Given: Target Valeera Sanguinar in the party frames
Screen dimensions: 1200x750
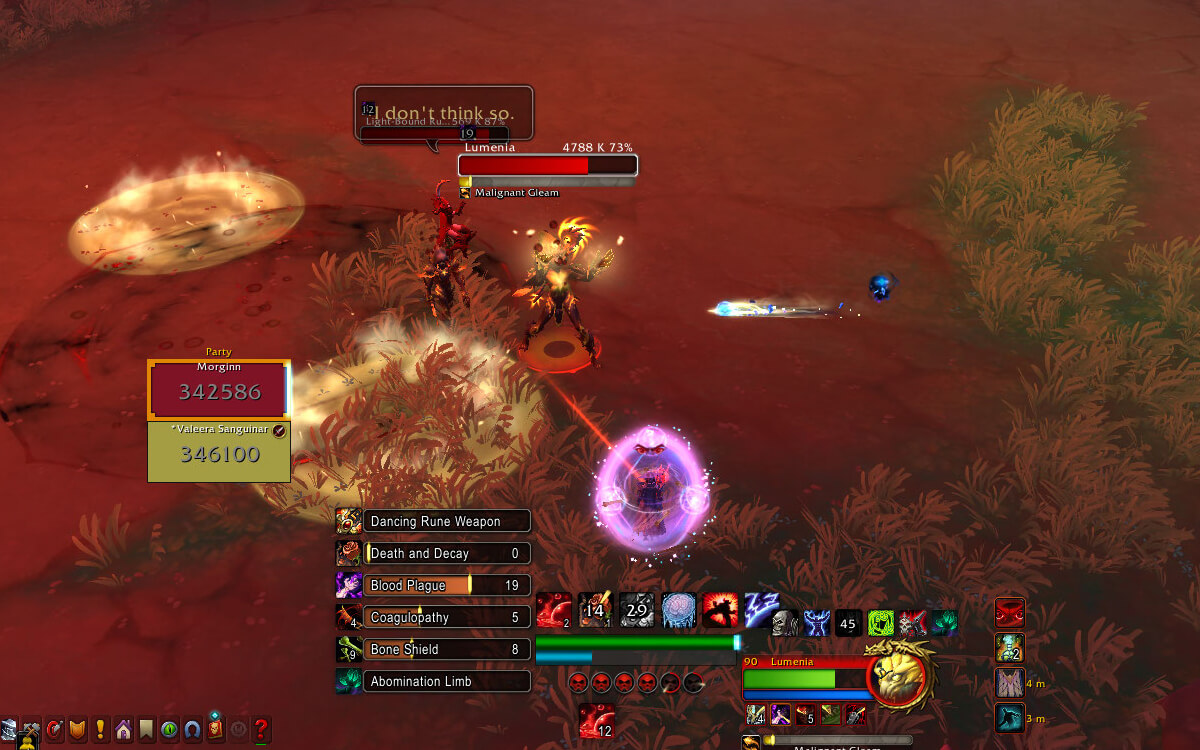Looking at the screenshot, I should (219, 452).
